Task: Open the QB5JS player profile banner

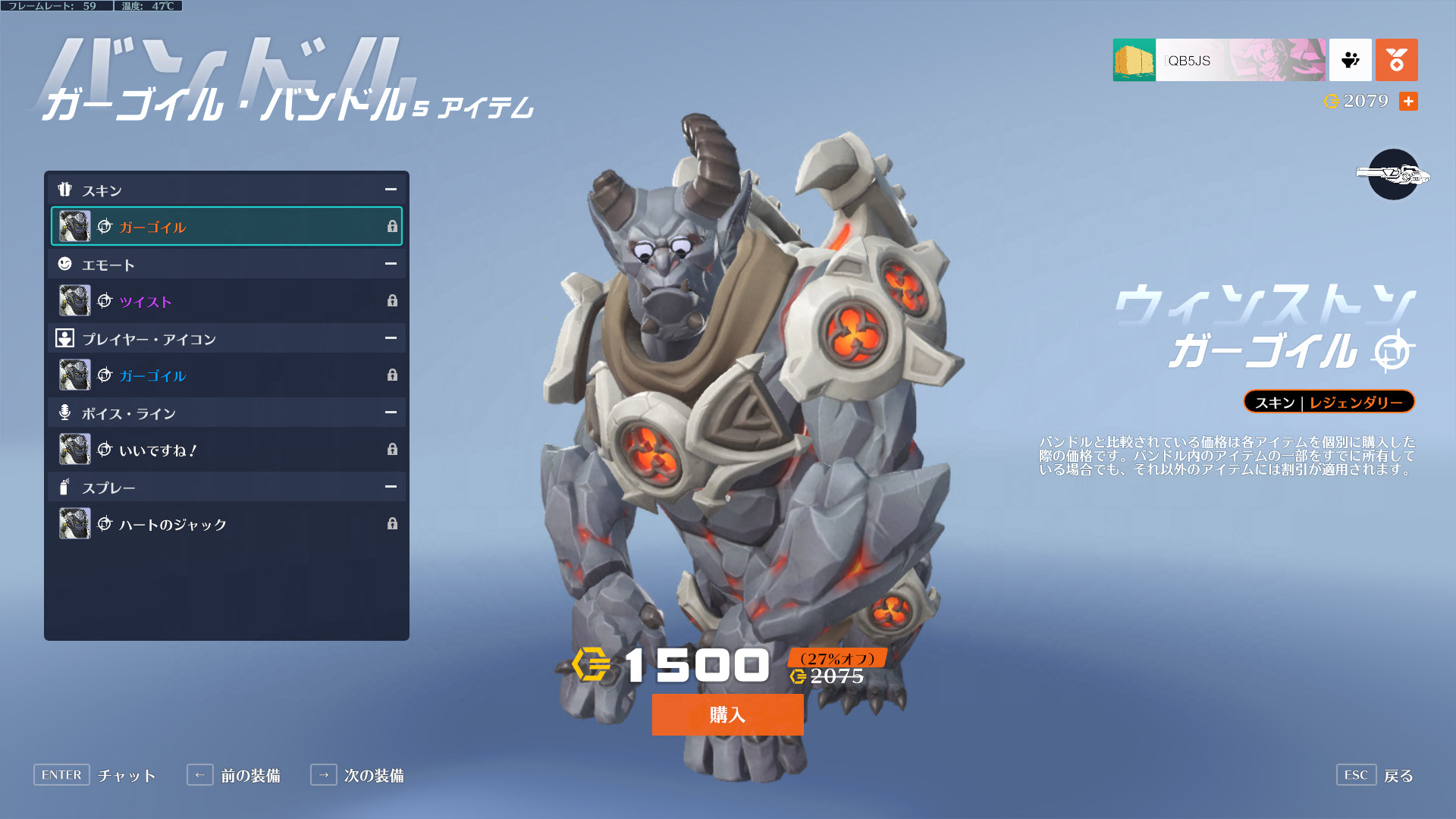Action: (x=1219, y=60)
